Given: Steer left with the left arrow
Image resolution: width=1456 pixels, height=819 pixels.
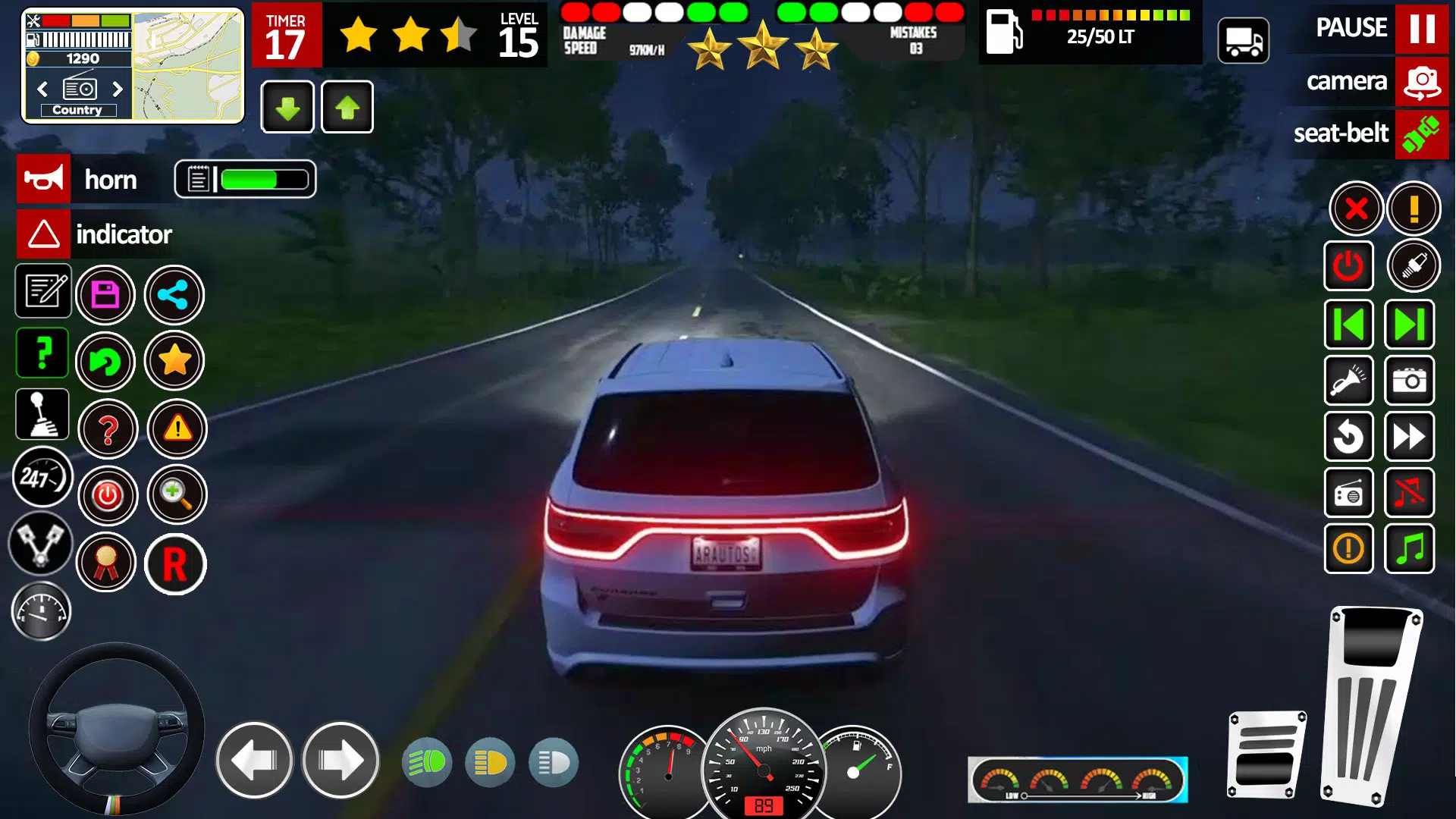Looking at the screenshot, I should pos(254,760).
